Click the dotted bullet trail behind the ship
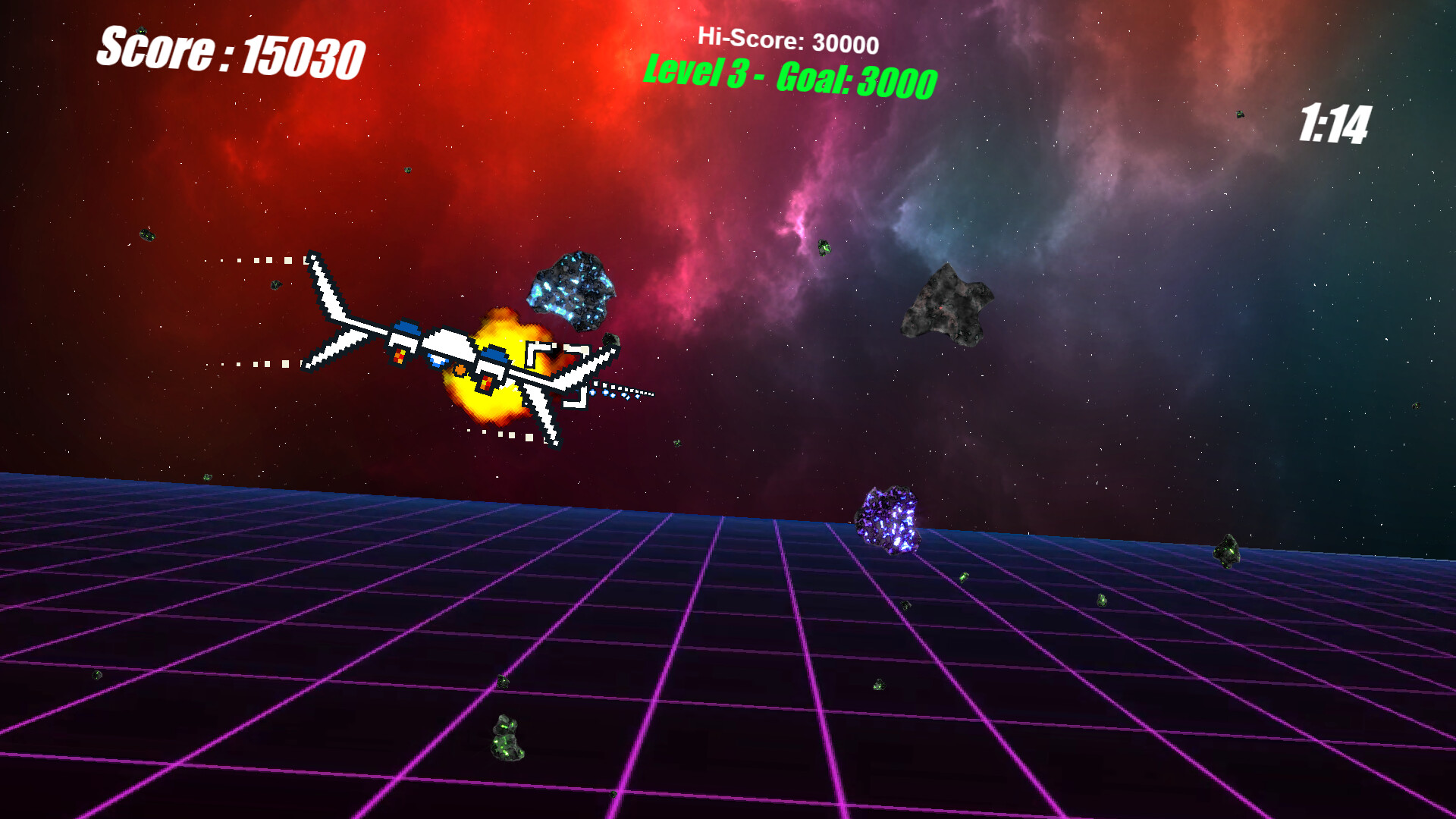Viewport: 1456px width, 819px height. coord(258,260)
